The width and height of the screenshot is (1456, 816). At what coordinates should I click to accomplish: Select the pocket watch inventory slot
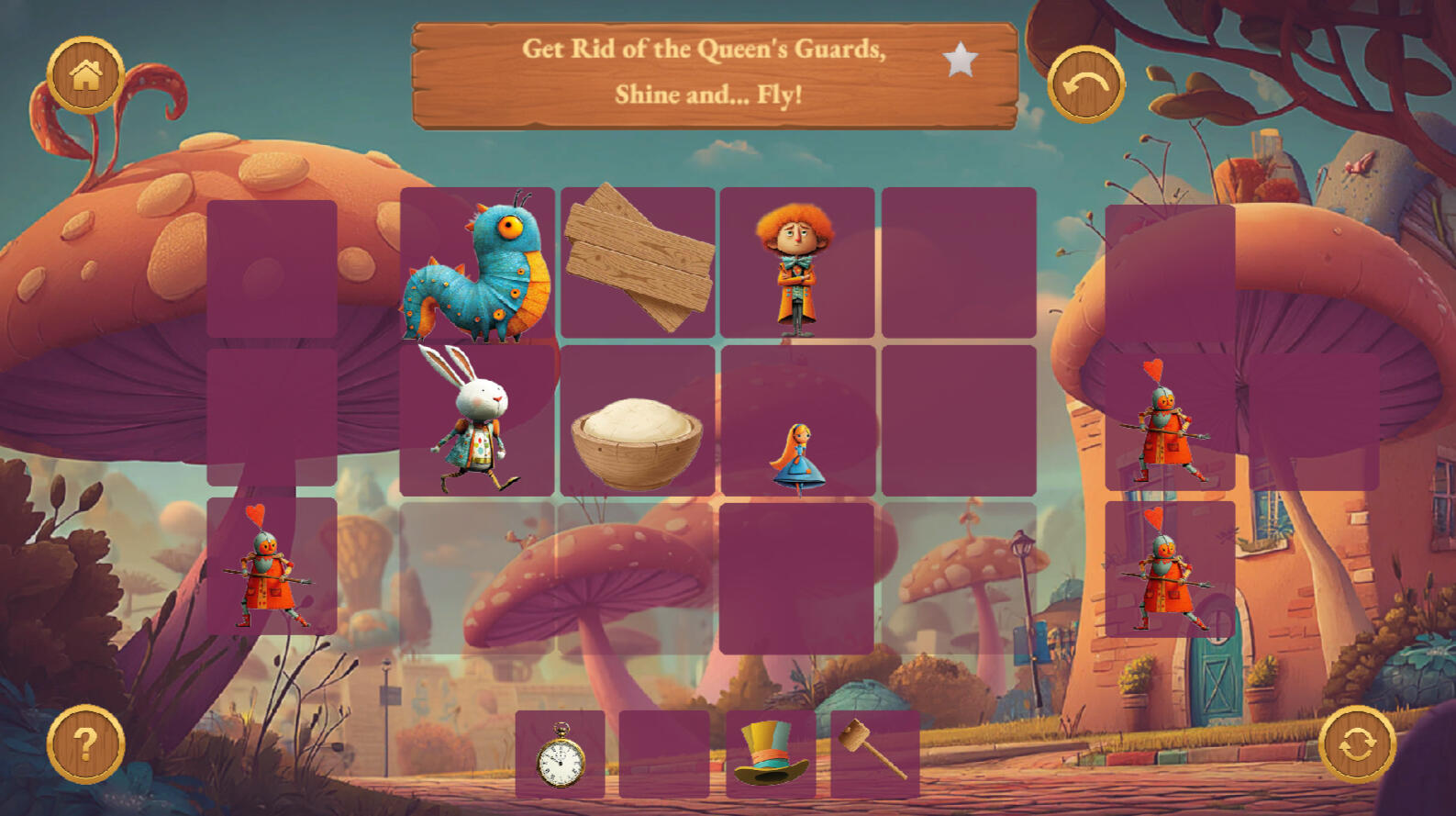pos(561,755)
